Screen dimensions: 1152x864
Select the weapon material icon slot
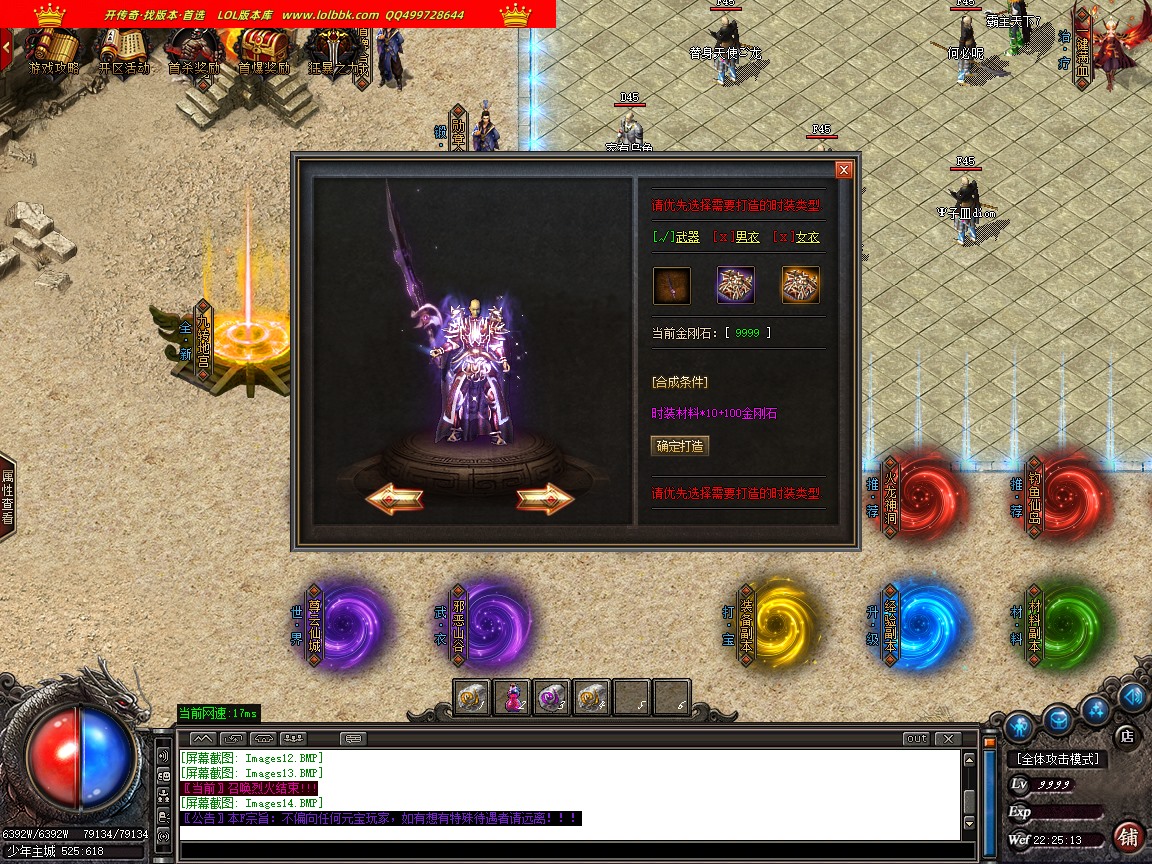click(672, 285)
